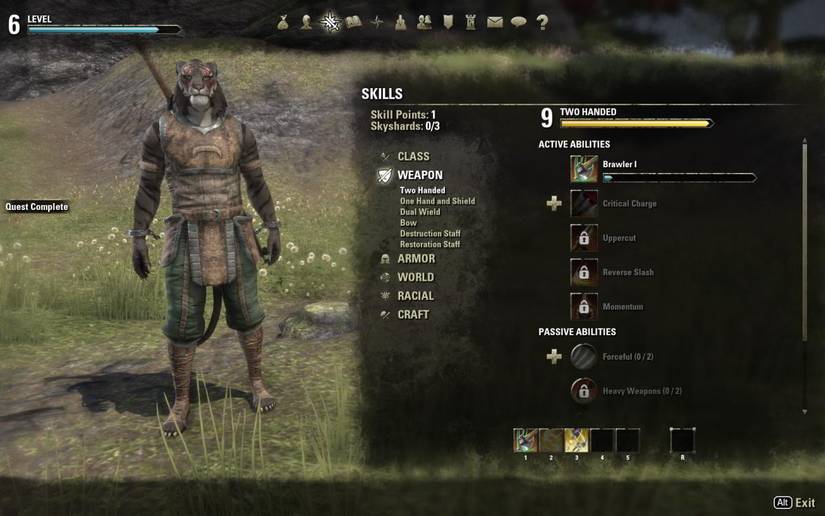Open the help question mark menu

[542, 22]
